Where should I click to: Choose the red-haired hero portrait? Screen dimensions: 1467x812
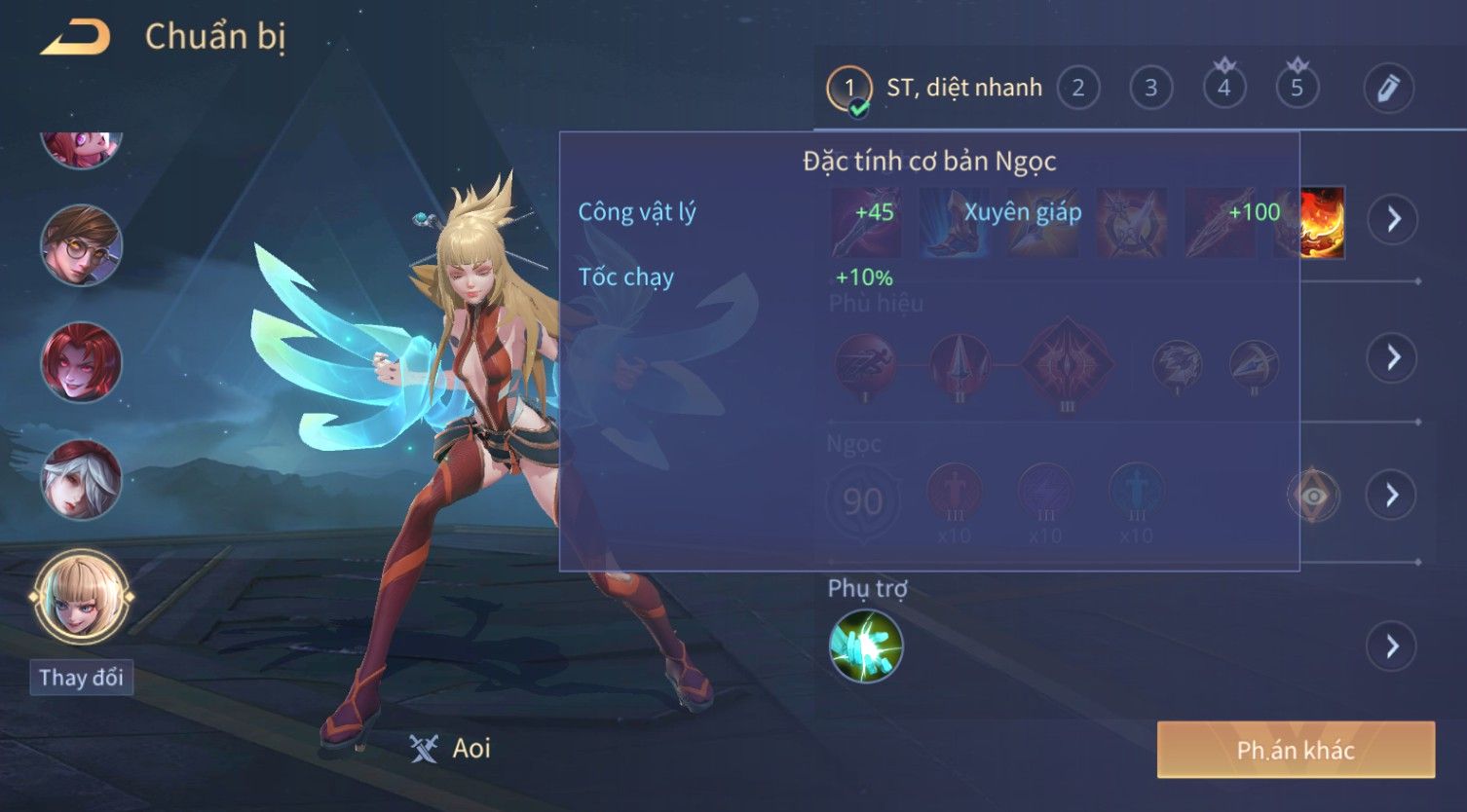81,362
